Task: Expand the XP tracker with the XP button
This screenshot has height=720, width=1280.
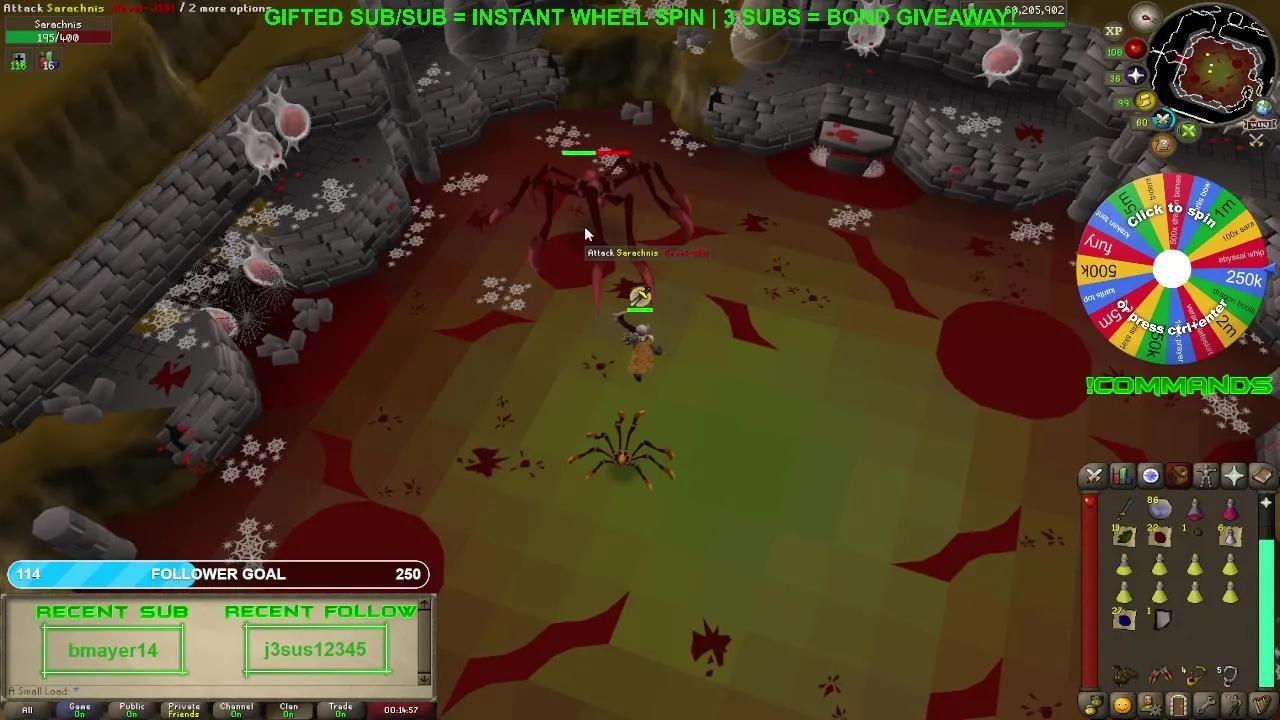Action: (x=1113, y=30)
